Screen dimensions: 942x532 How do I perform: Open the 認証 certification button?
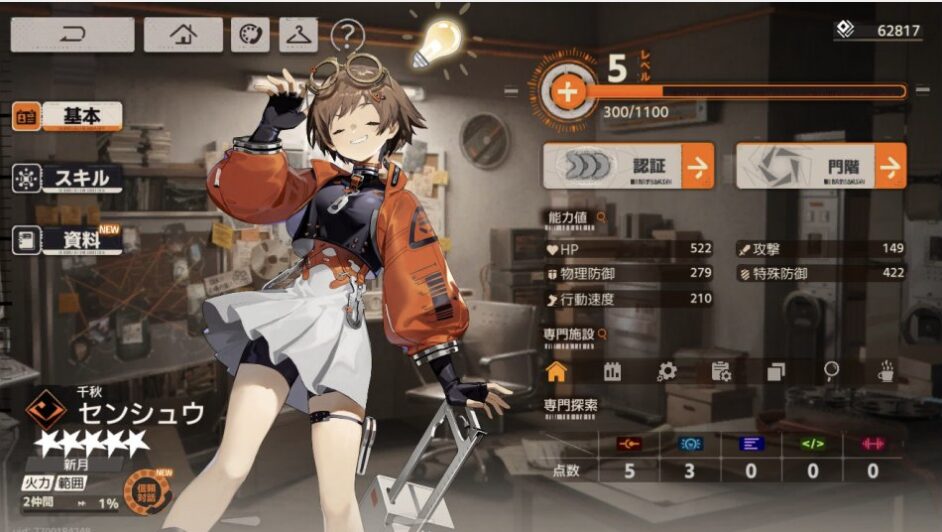[x=627, y=166]
